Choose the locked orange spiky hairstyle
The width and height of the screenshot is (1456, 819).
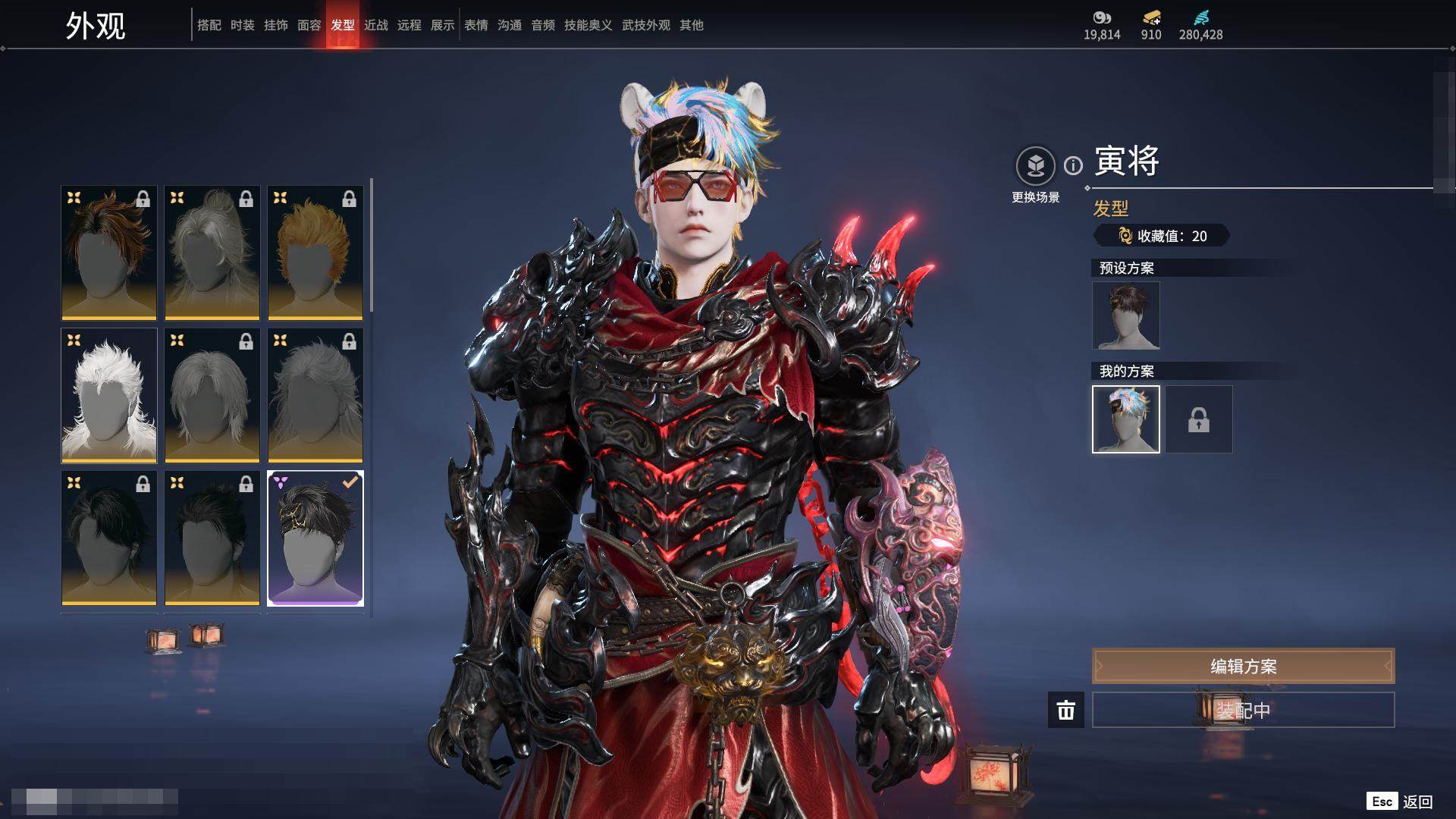[315, 253]
